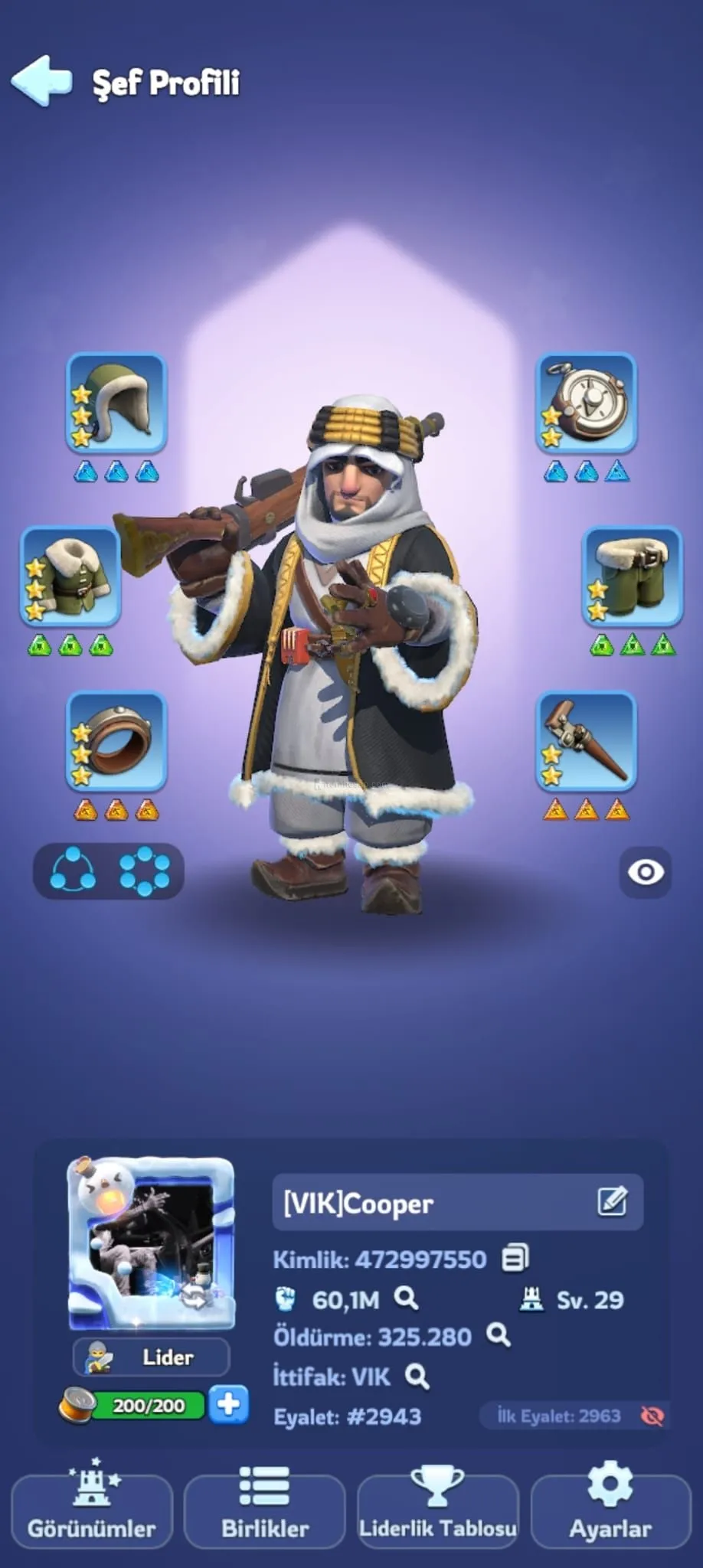Open the wooden cane equipment slot
Viewport: 703px width, 1568px height.
[586, 741]
